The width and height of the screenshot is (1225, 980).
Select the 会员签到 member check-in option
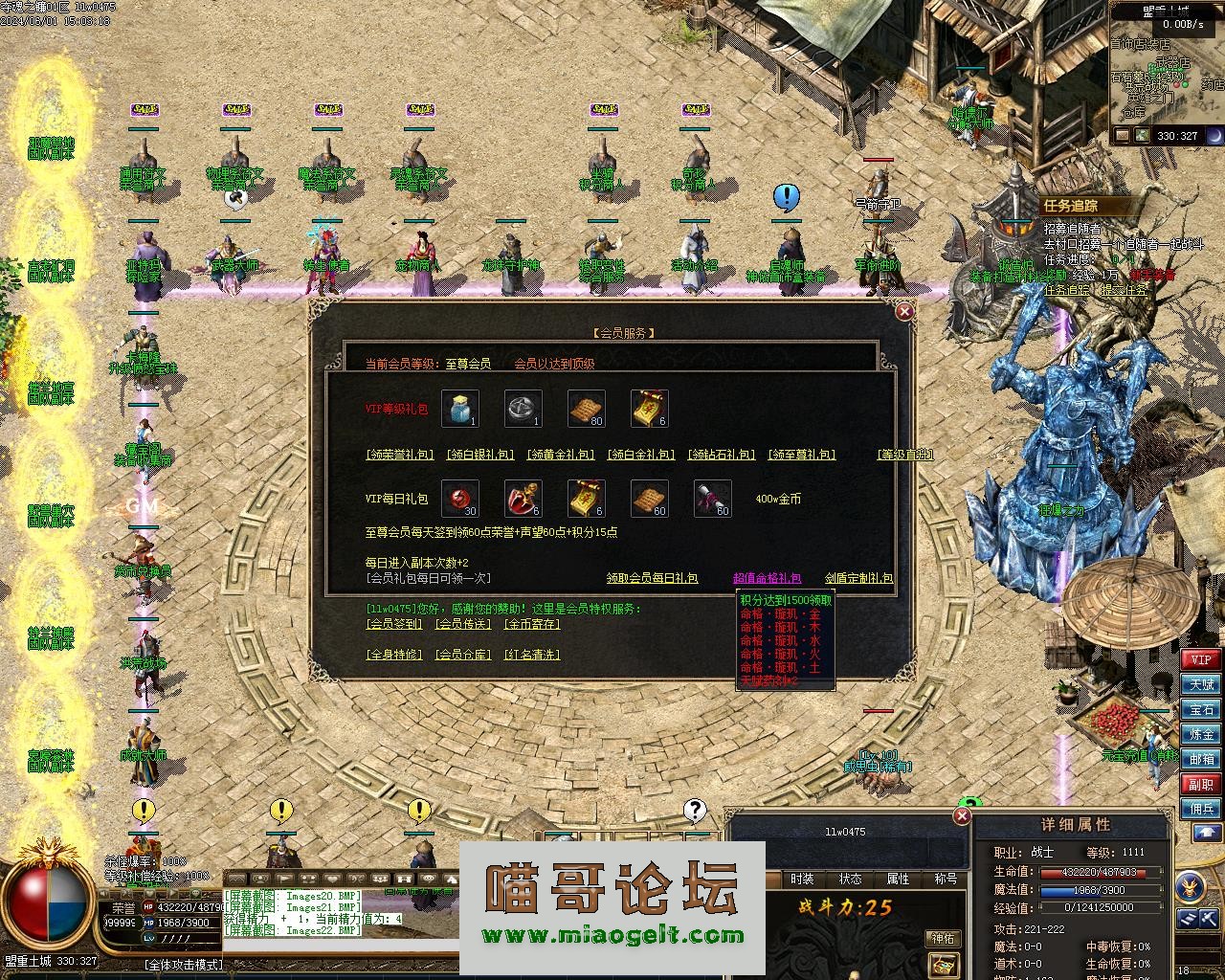tap(394, 624)
